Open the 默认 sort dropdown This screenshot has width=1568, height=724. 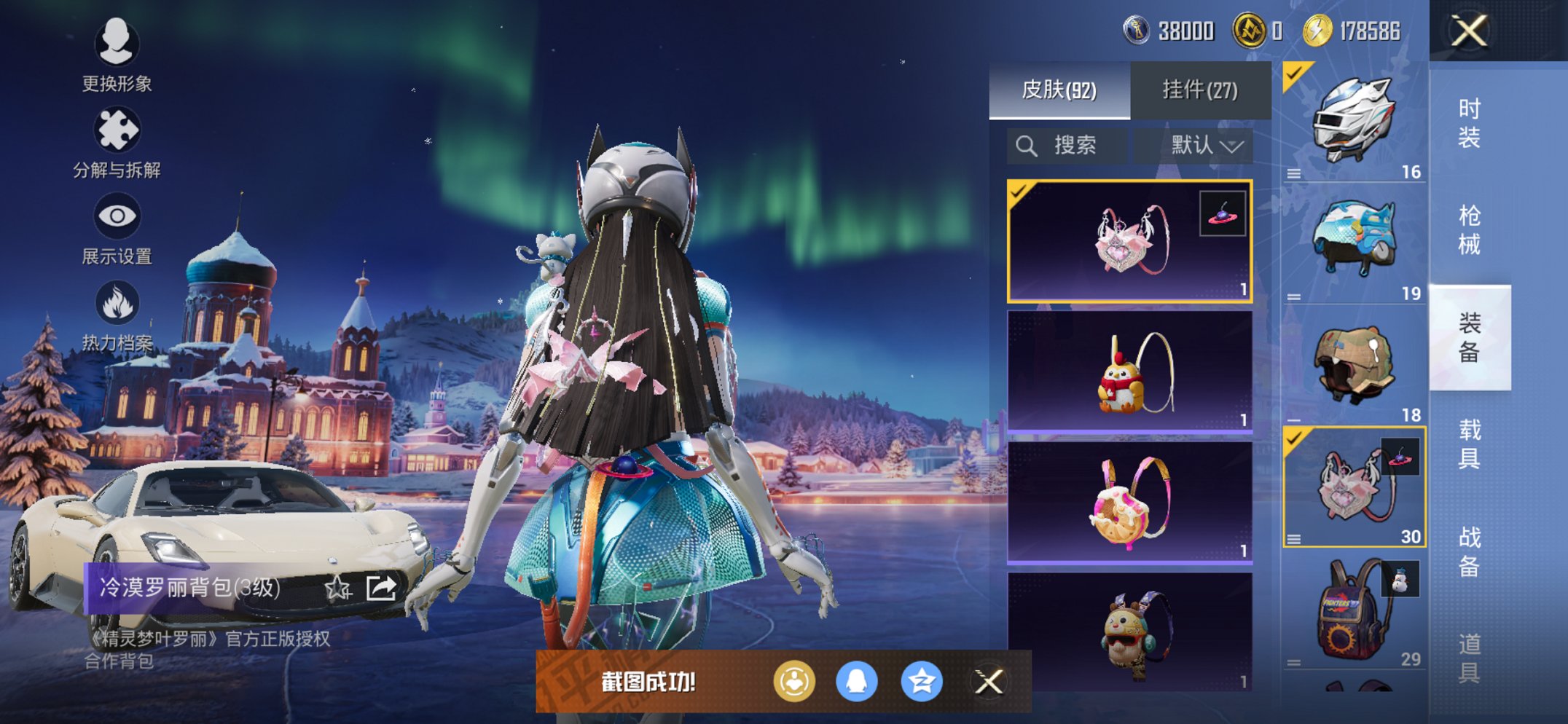[x=1206, y=146]
